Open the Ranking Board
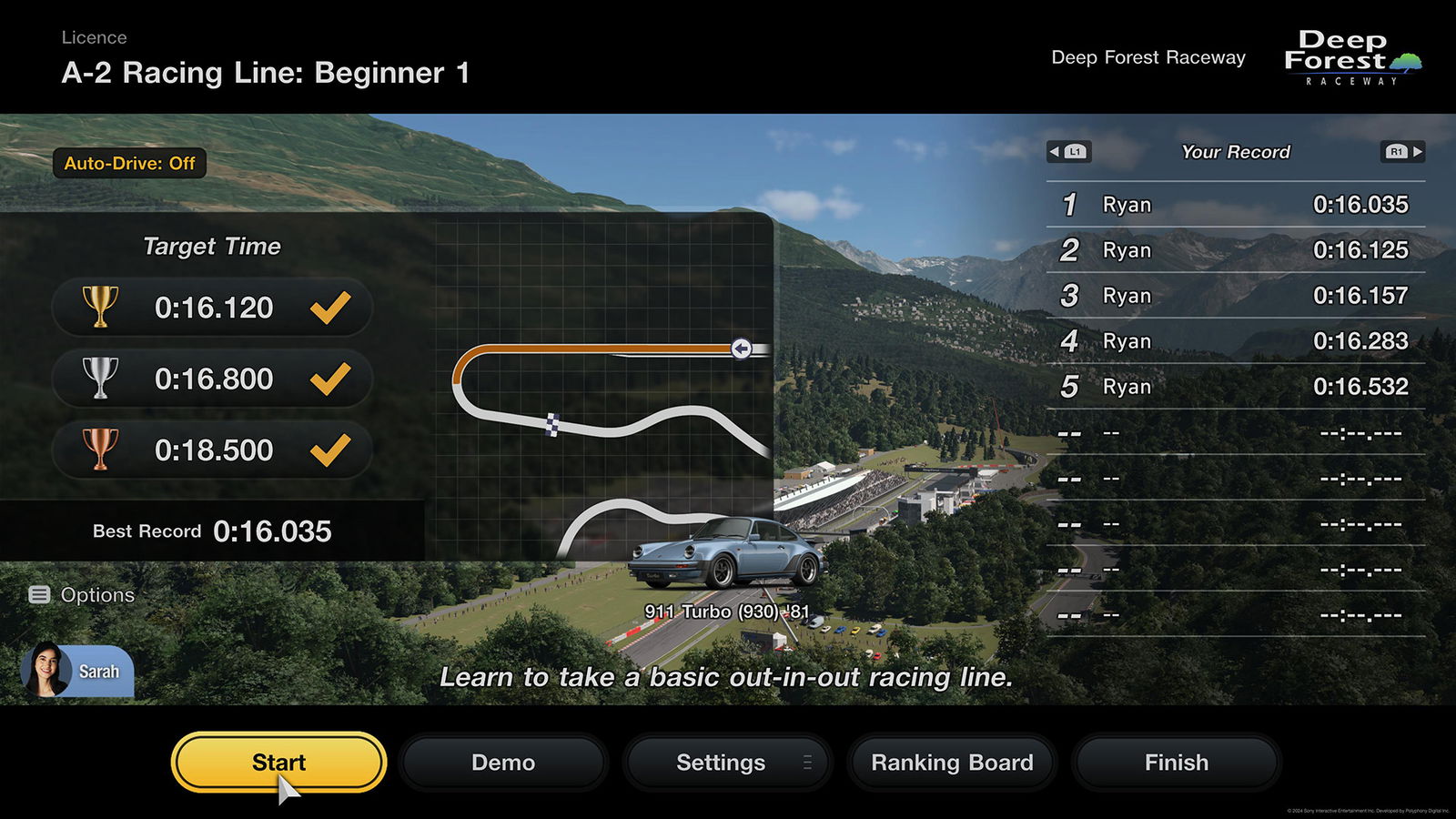The width and height of the screenshot is (1456, 819). coord(952,763)
